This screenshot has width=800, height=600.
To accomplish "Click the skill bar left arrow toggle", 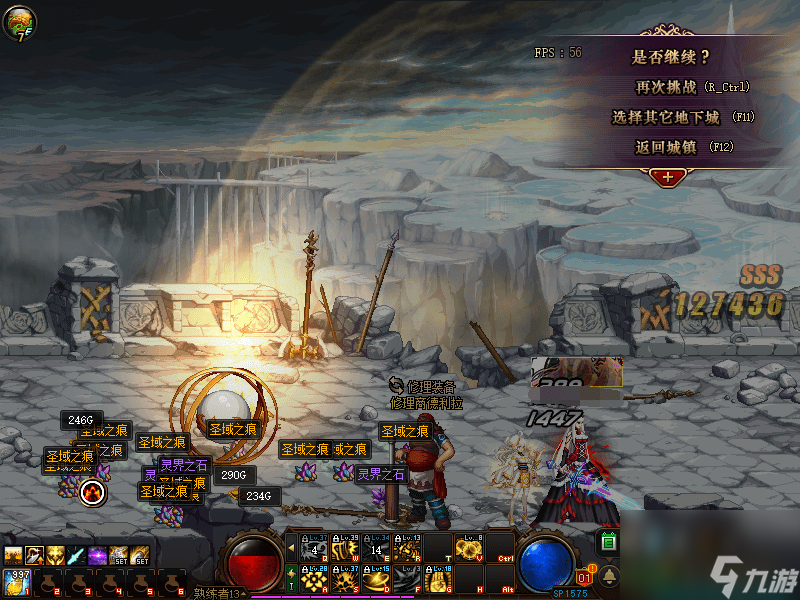I will [291, 548].
